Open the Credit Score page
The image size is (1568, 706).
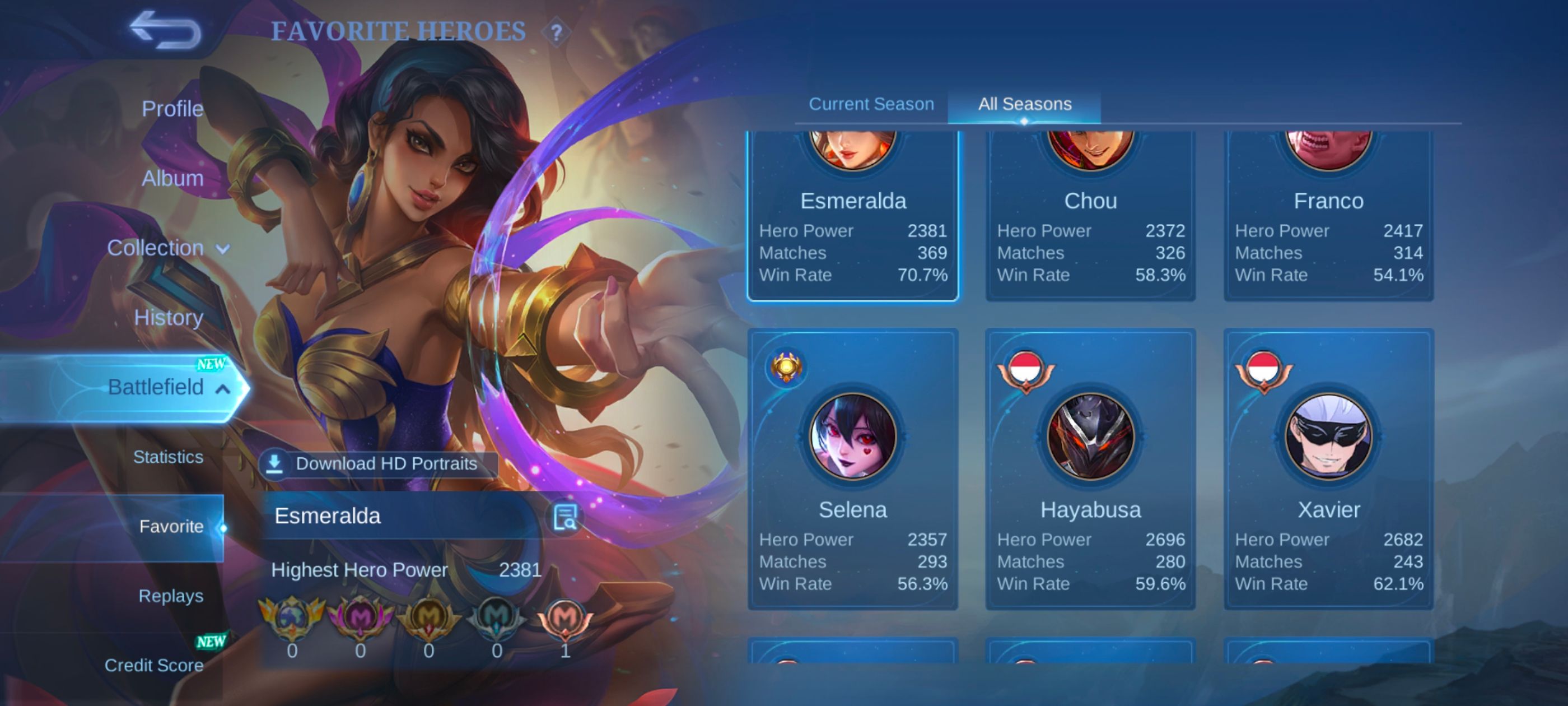pos(153,665)
